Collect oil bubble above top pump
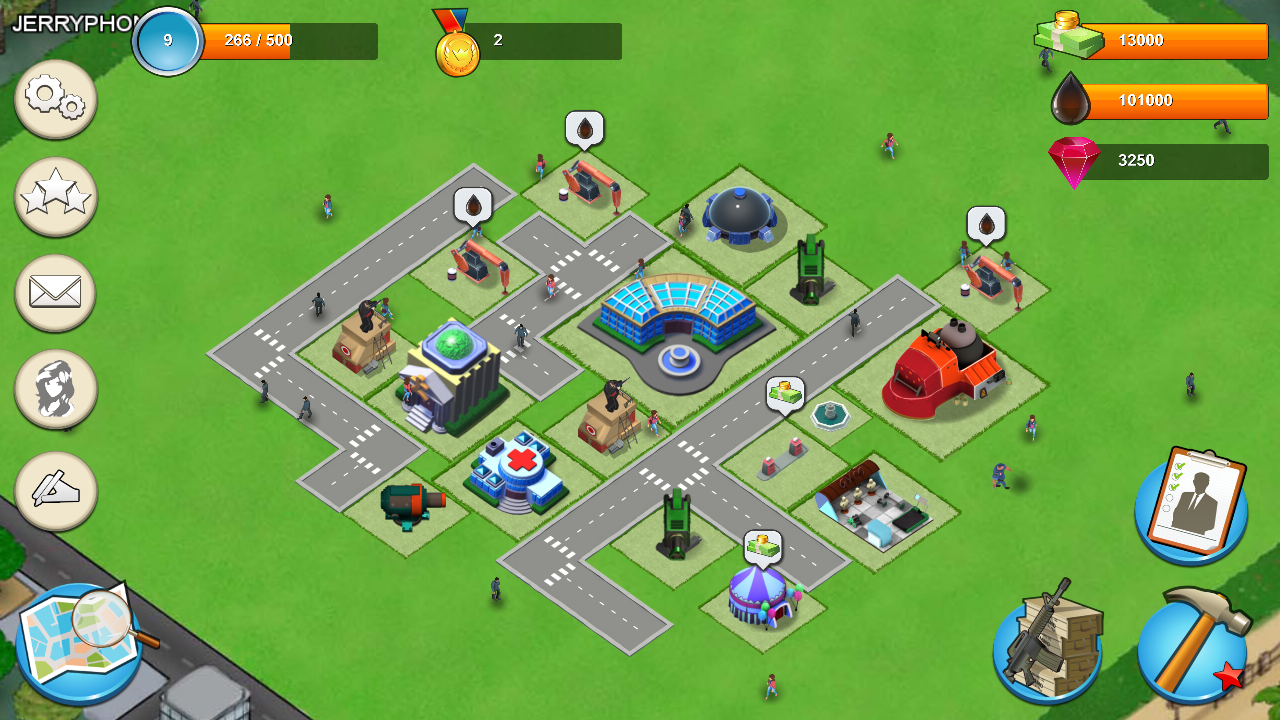Viewport: 1280px width, 720px height. pos(584,128)
